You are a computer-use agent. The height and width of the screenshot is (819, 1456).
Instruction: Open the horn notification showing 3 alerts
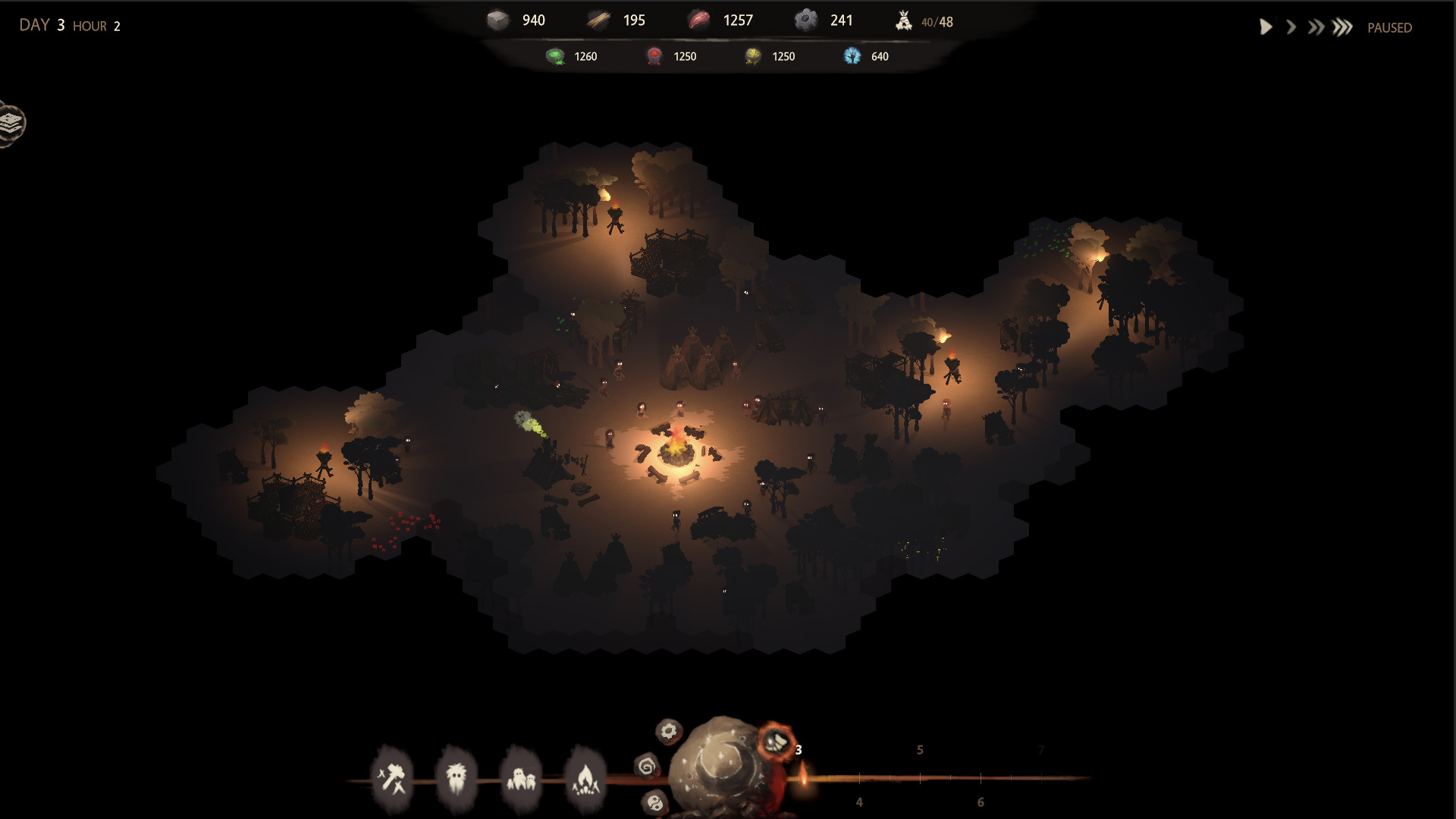pyautogui.click(x=777, y=741)
